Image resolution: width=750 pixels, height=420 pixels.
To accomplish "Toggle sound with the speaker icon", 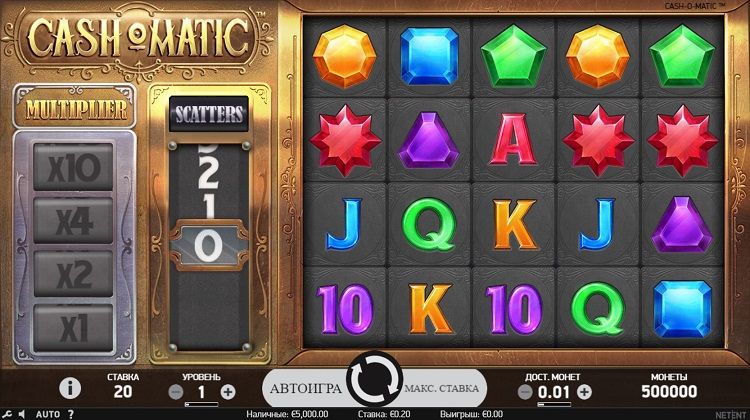I will pos(21,413).
